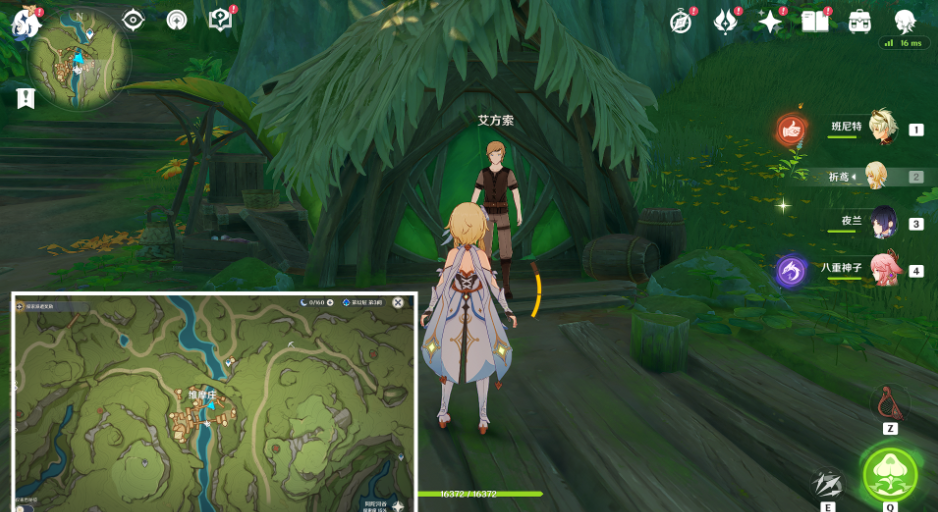
Task: Use the elemental skill icon
Action: (x=828, y=484)
